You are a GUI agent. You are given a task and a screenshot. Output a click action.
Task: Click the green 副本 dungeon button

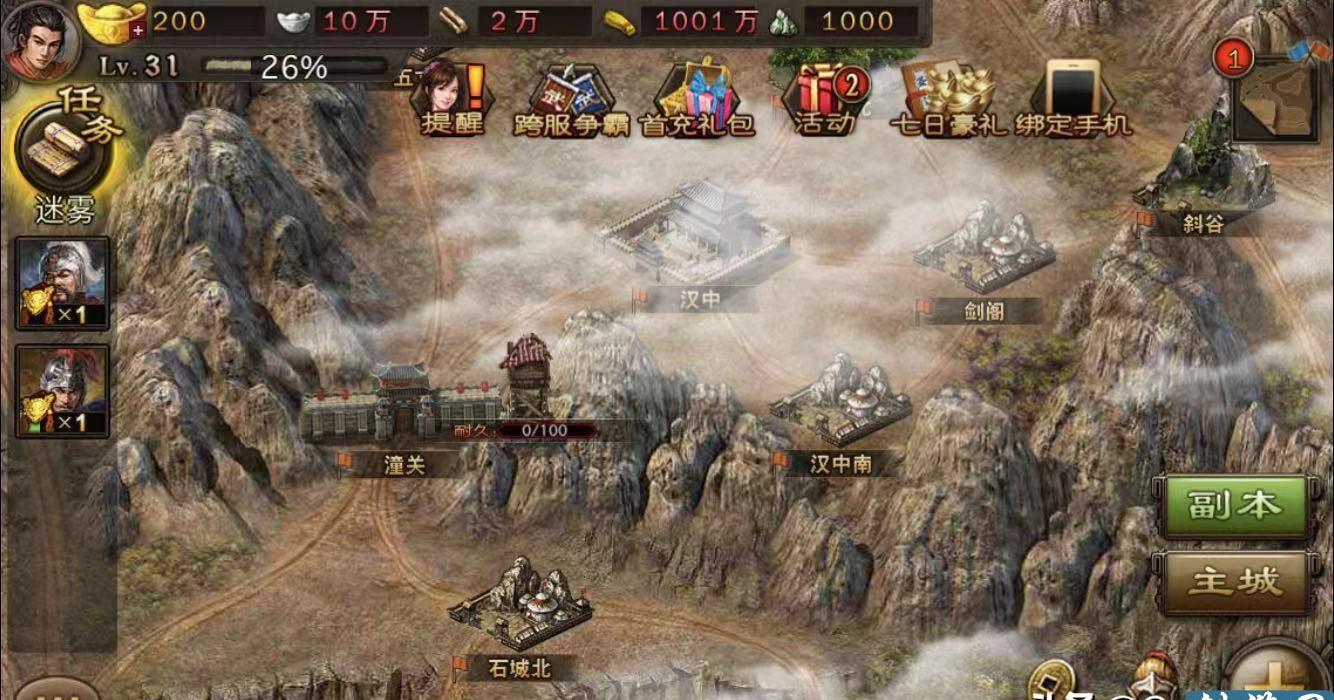1233,506
